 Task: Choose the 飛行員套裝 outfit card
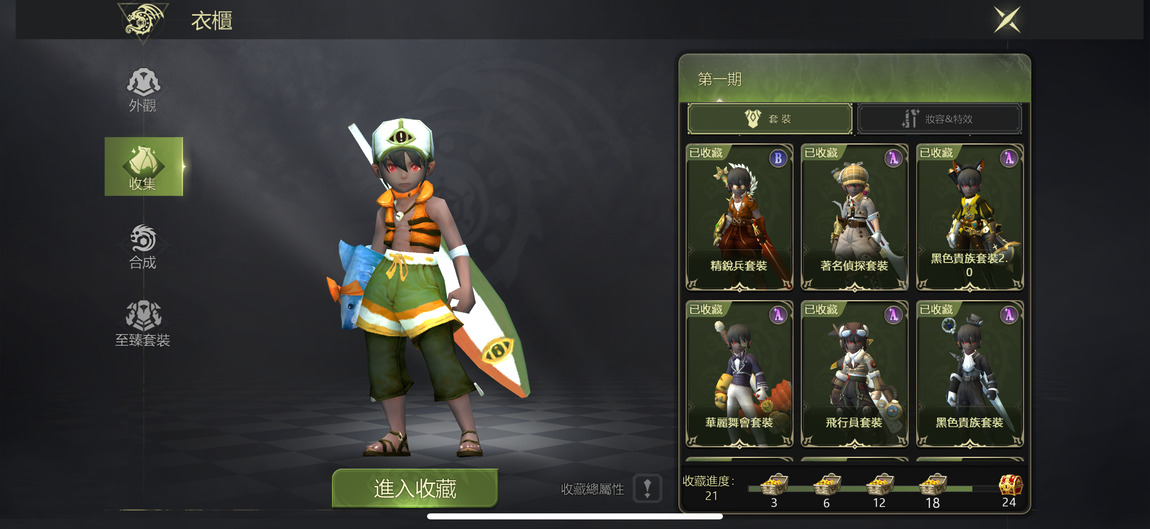[854, 373]
